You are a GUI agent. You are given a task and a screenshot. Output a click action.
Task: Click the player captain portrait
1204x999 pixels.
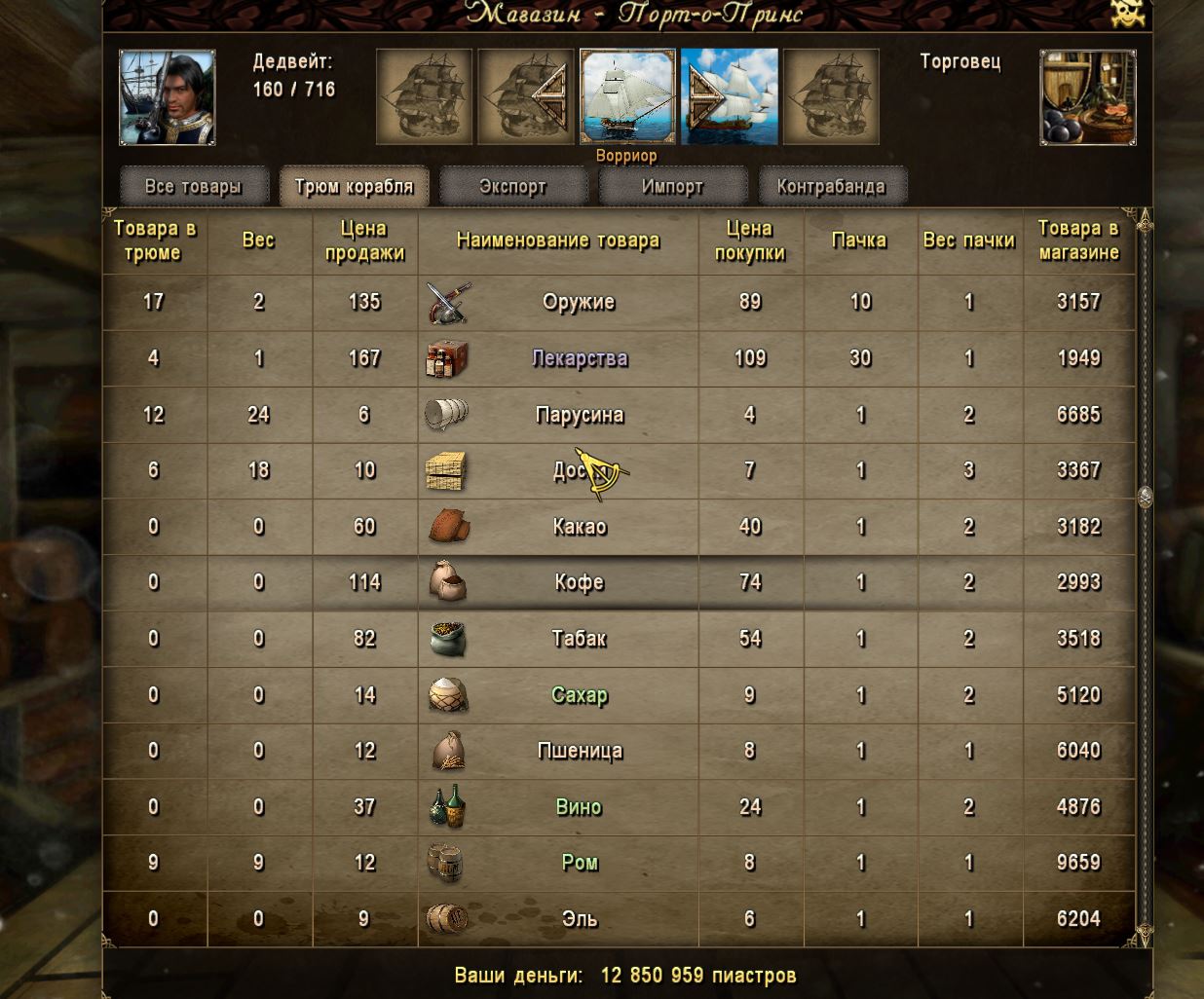[x=168, y=97]
